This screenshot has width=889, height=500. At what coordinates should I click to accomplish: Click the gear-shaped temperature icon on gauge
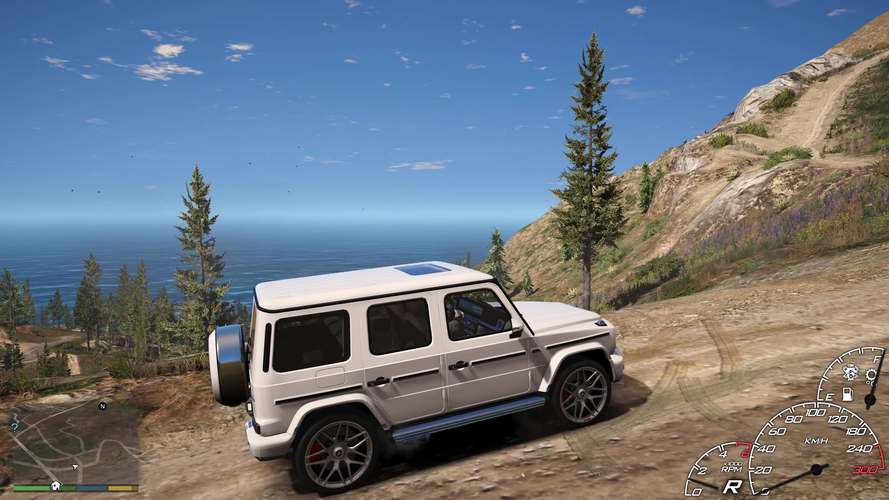coord(871,375)
